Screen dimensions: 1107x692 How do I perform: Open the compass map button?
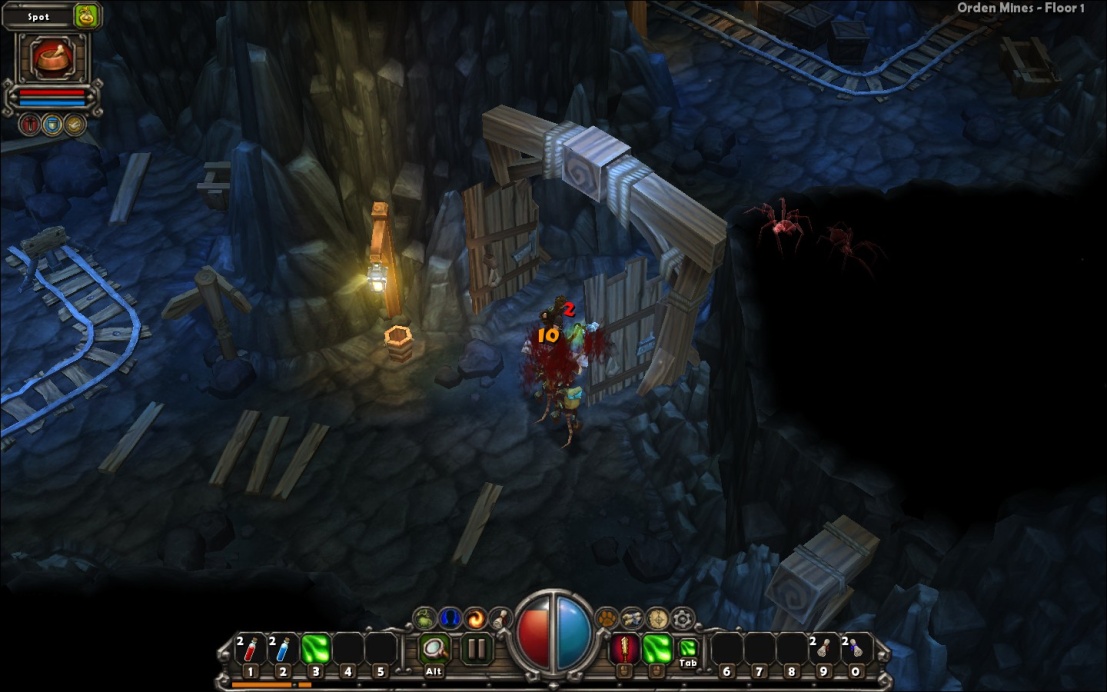657,618
